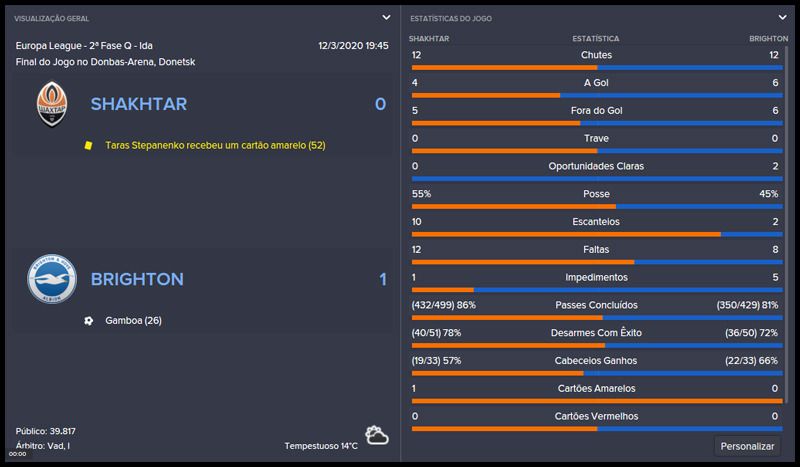Open the Brighton team name link
800x467 pixels.
pos(138,279)
